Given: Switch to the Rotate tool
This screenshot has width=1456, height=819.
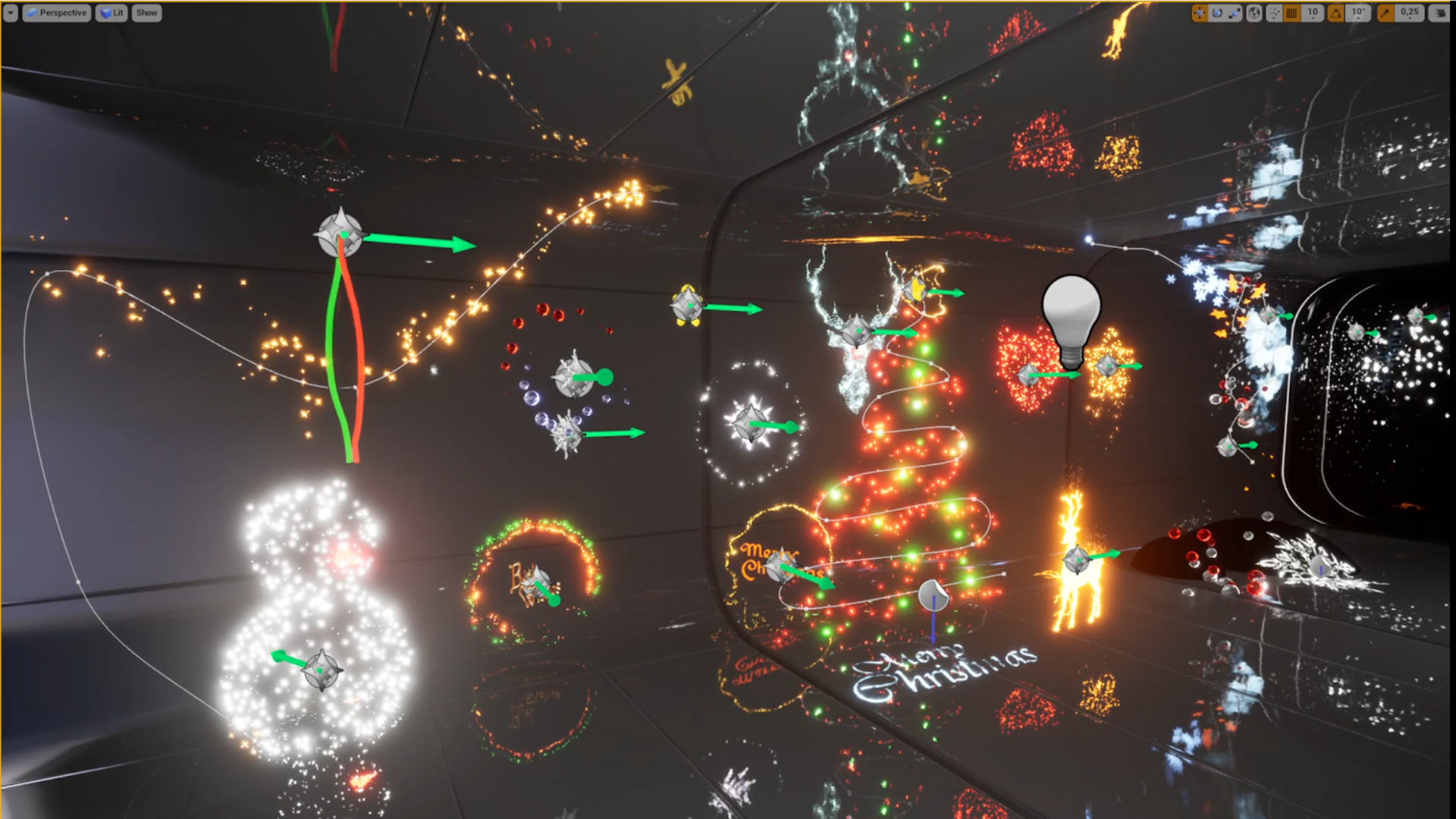Looking at the screenshot, I should [1218, 13].
